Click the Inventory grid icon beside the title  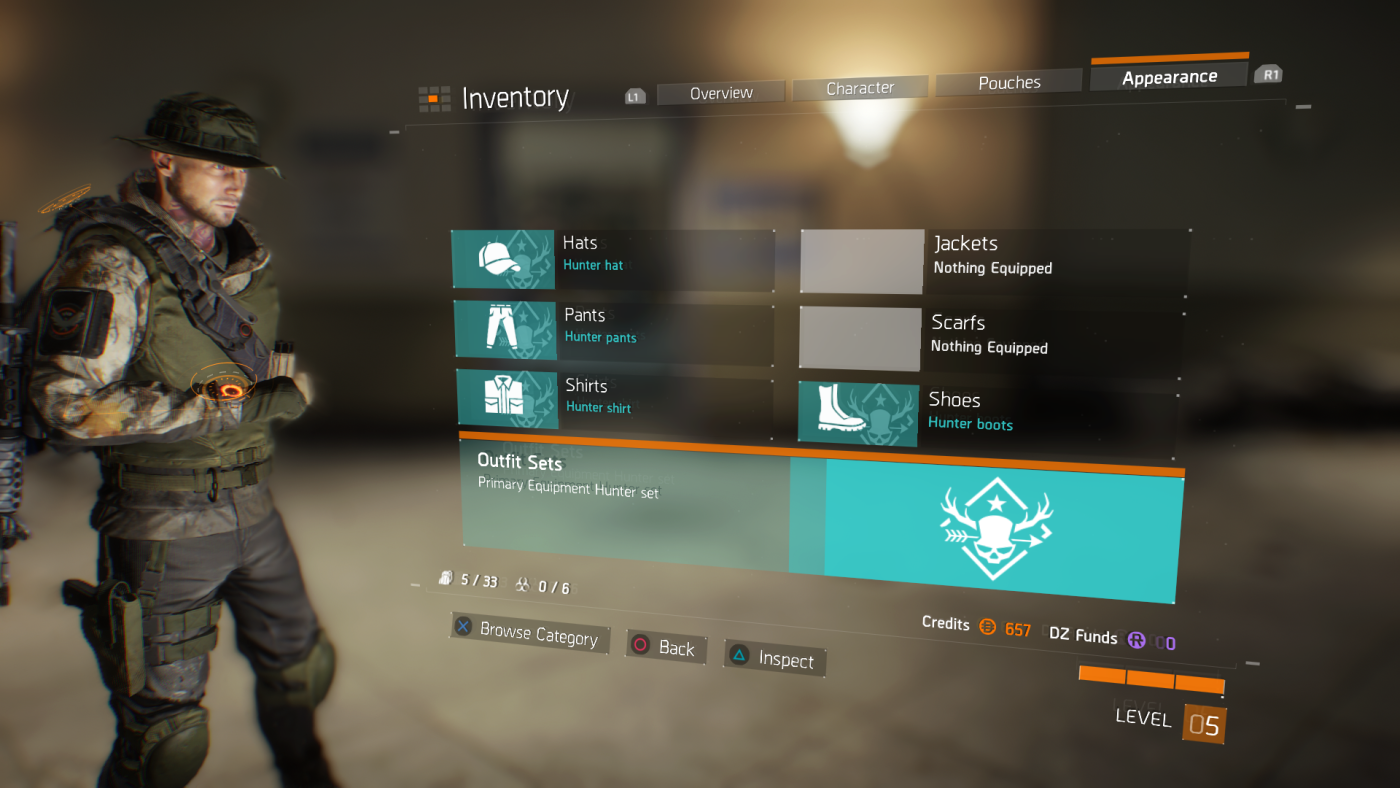pyautogui.click(x=433, y=98)
